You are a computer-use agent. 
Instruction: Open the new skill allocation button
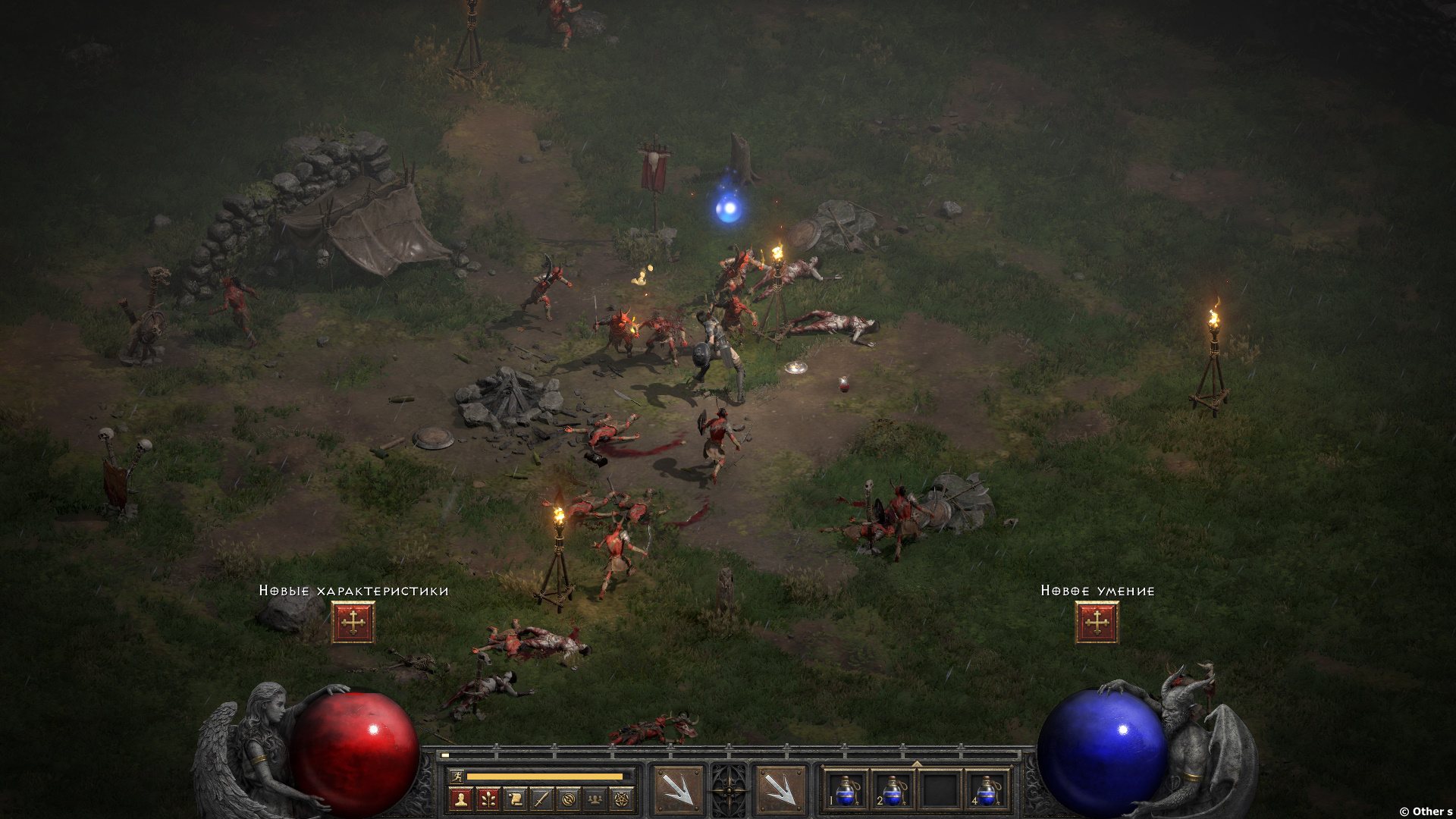(1097, 623)
